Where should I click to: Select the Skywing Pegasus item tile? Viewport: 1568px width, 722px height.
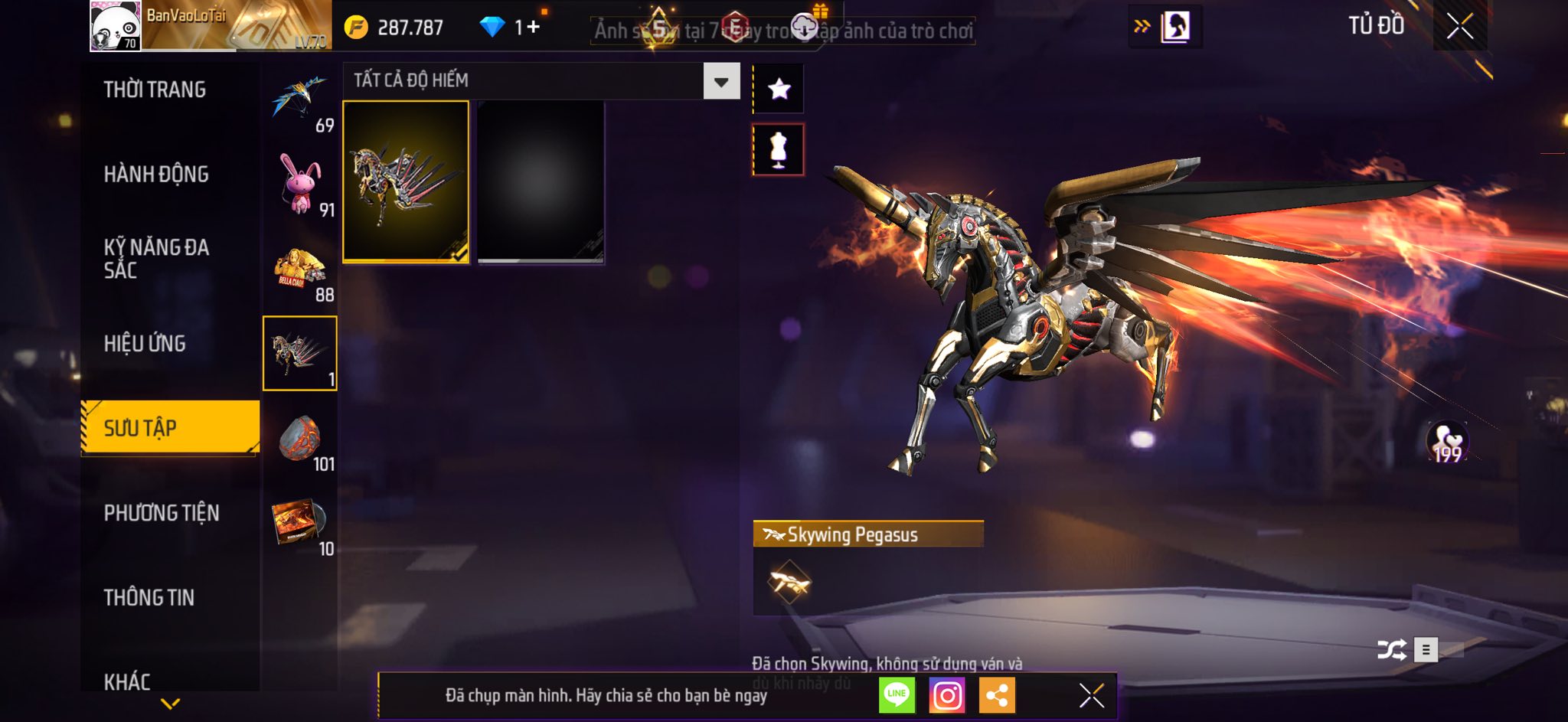pos(406,182)
